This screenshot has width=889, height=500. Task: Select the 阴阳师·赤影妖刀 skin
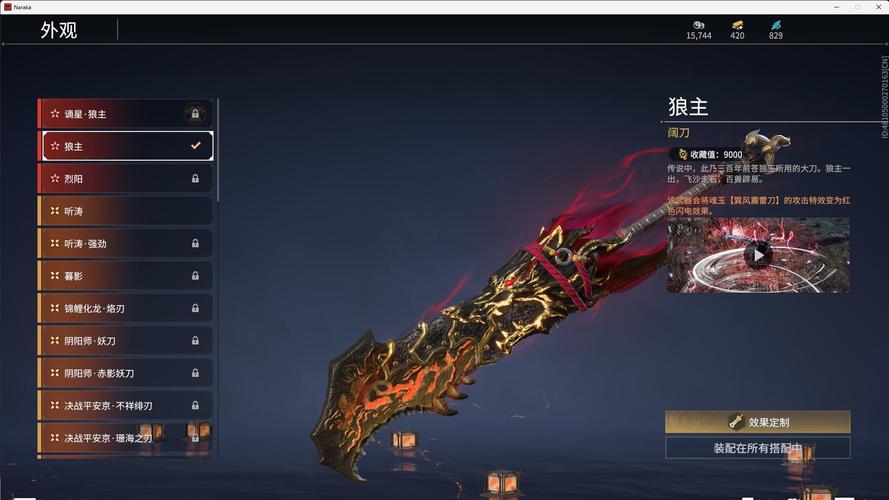125,373
